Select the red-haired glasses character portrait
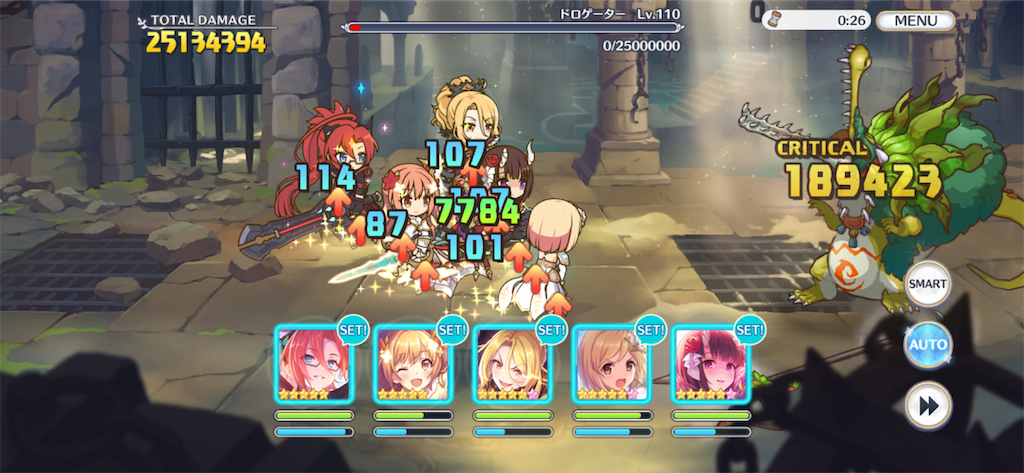The width and height of the screenshot is (1024, 473). 313,364
